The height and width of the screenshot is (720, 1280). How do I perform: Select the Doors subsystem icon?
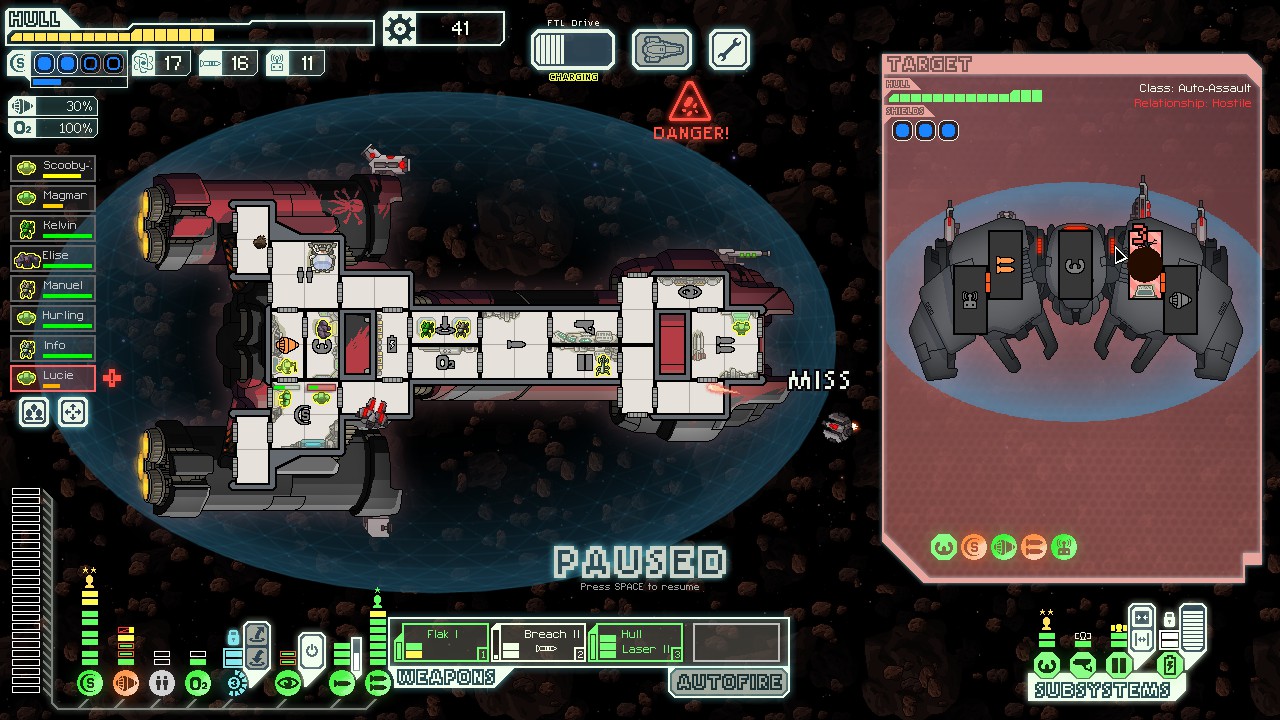click(1119, 665)
